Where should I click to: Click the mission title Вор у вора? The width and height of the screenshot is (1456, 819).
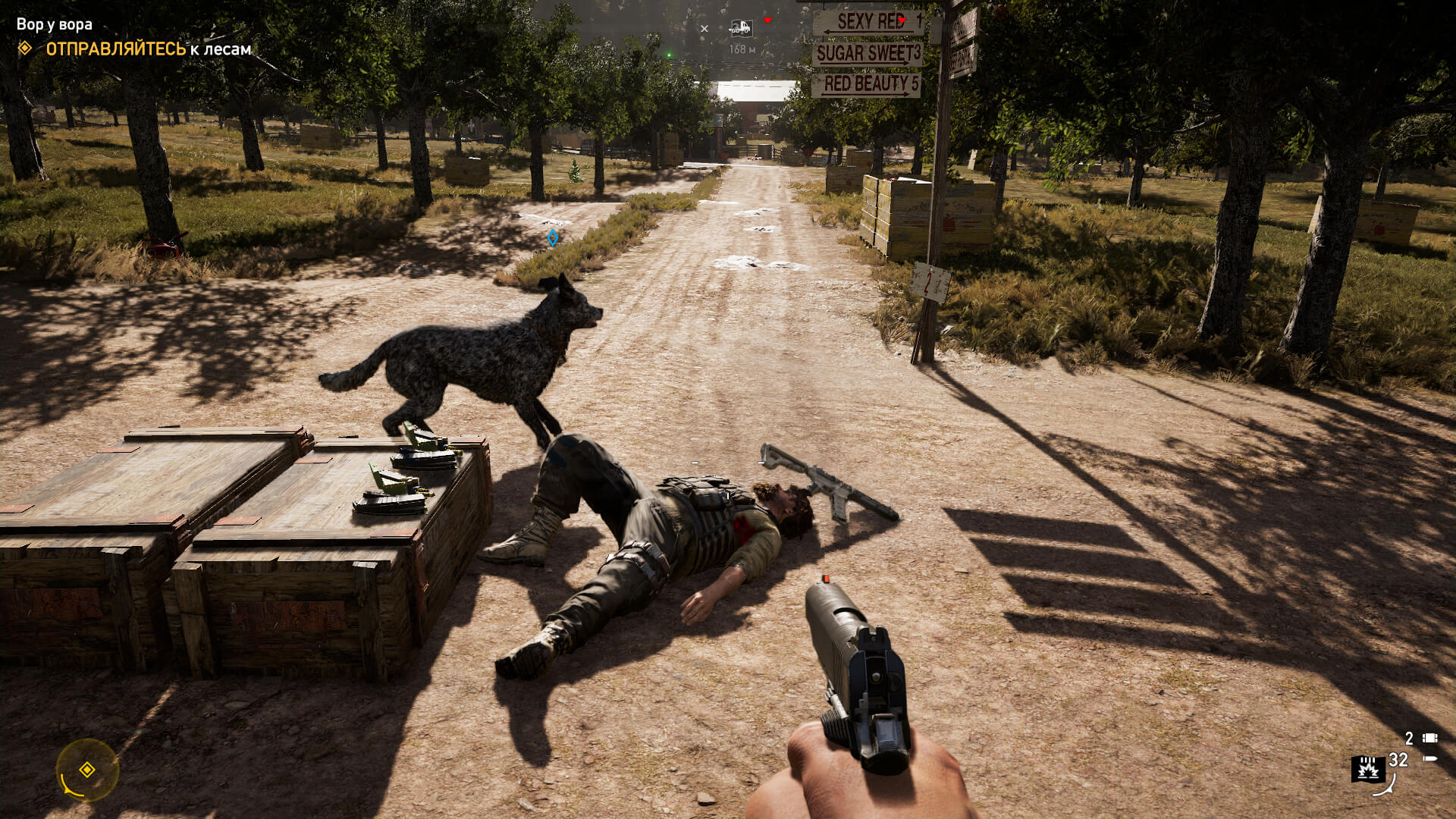pos(55,23)
